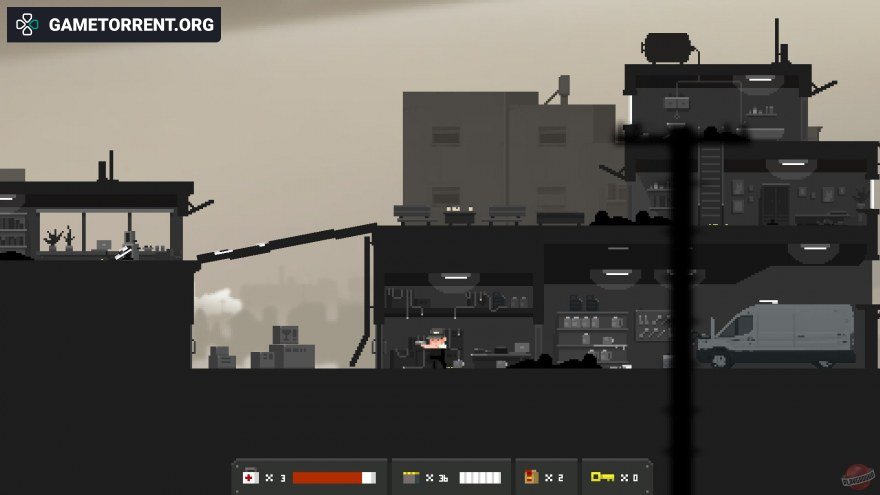Open the GAMETORRENT.ORG watermark link
The height and width of the screenshot is (495, 880).
click(114, 25)
